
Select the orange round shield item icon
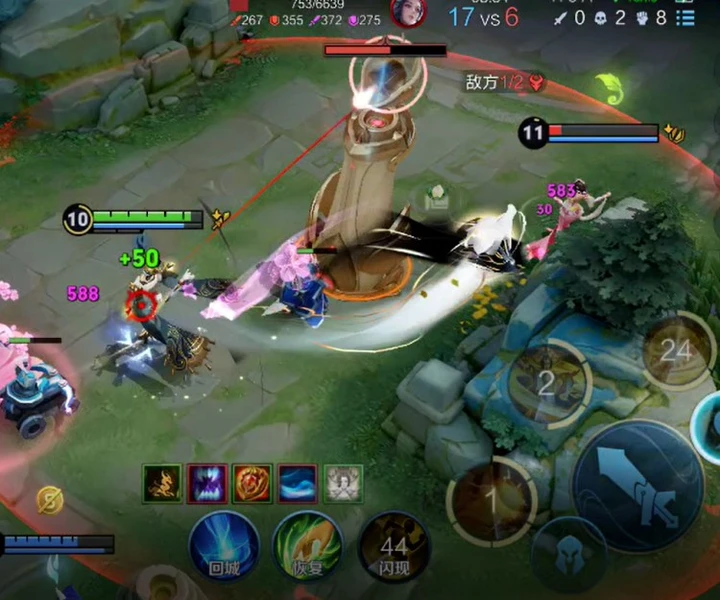pyautogui.click(x=252, y=484)
